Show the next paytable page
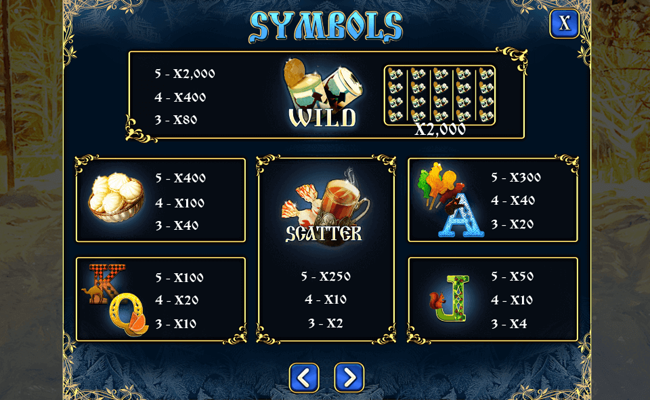 coord(348,377)
